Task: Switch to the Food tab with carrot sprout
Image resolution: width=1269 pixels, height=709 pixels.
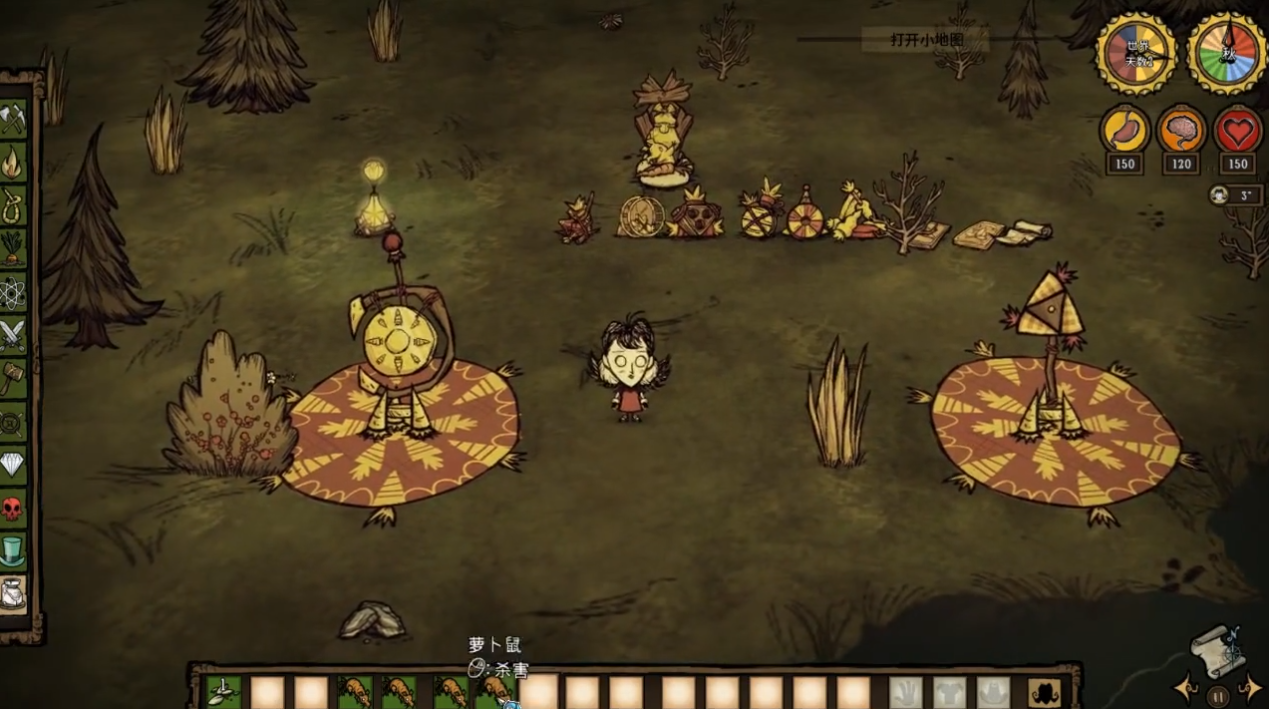Action: (13, 247)
